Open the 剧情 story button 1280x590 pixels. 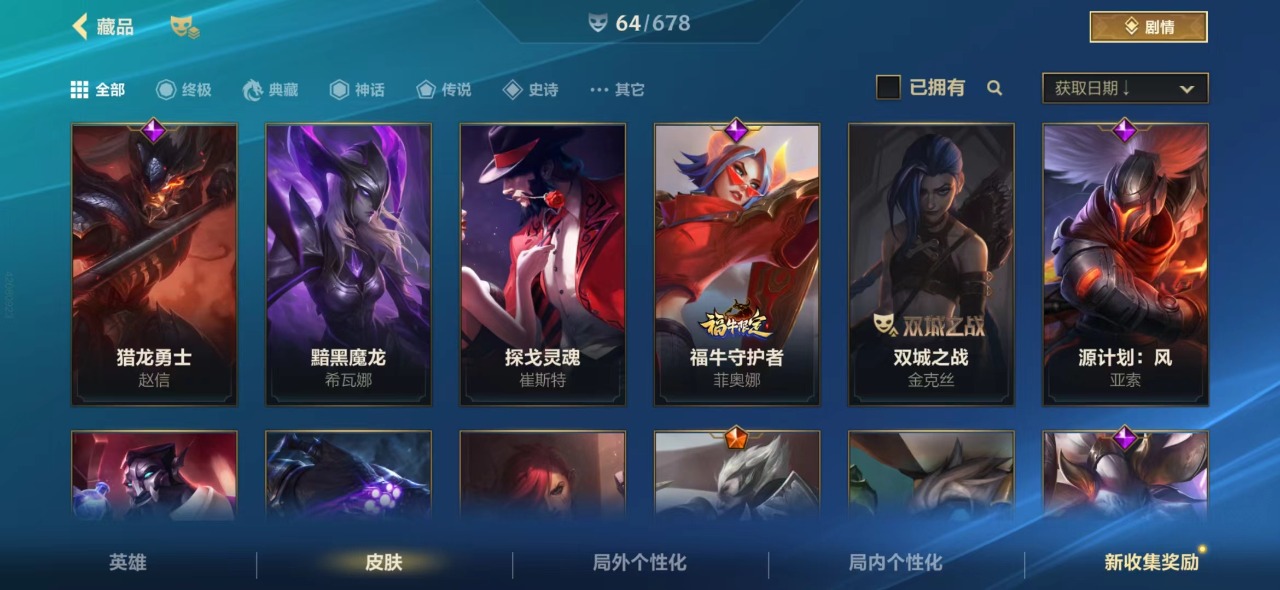[x=1148, y=27]
